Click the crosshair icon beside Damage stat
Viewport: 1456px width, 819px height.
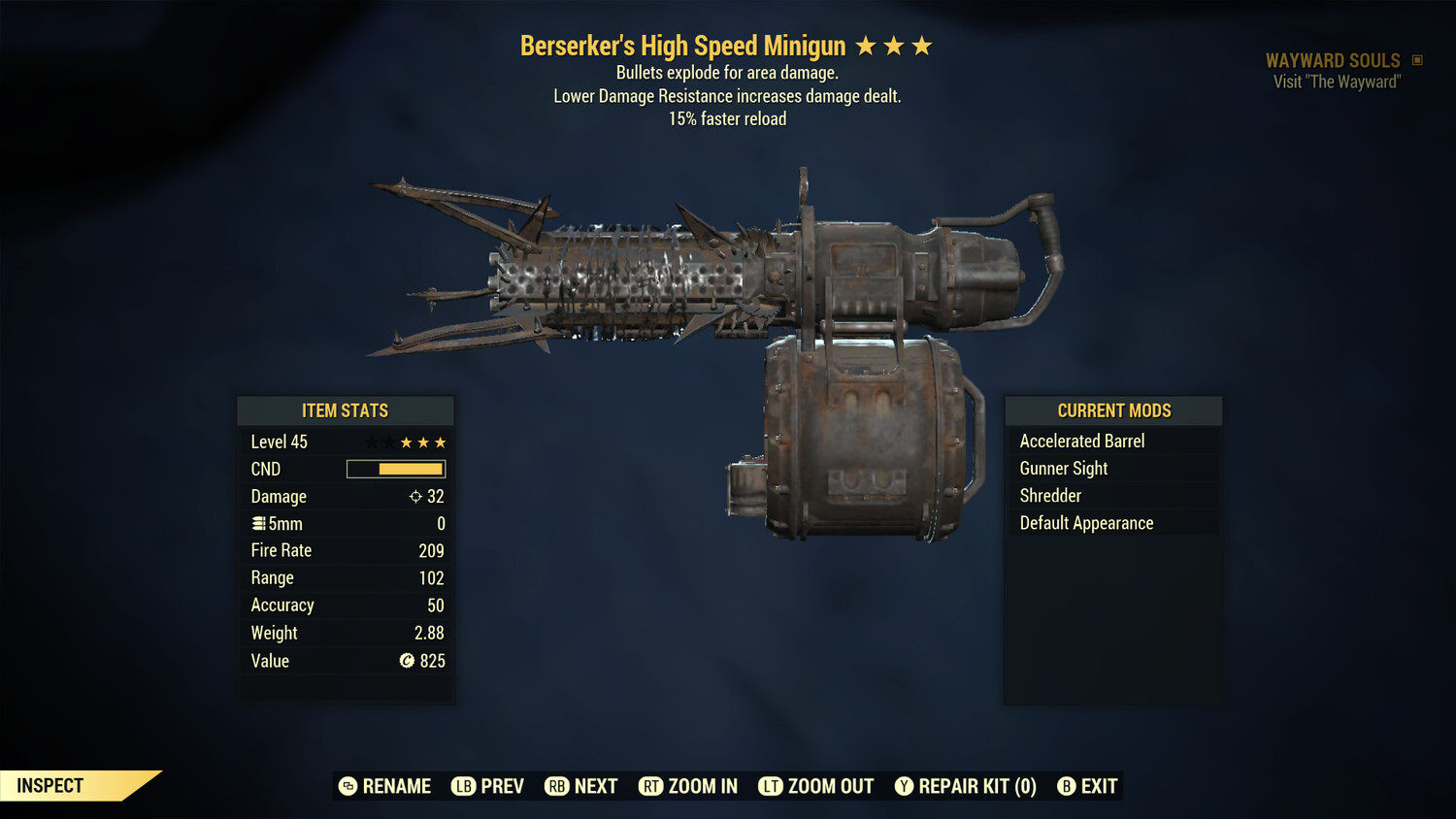point(415,496)
